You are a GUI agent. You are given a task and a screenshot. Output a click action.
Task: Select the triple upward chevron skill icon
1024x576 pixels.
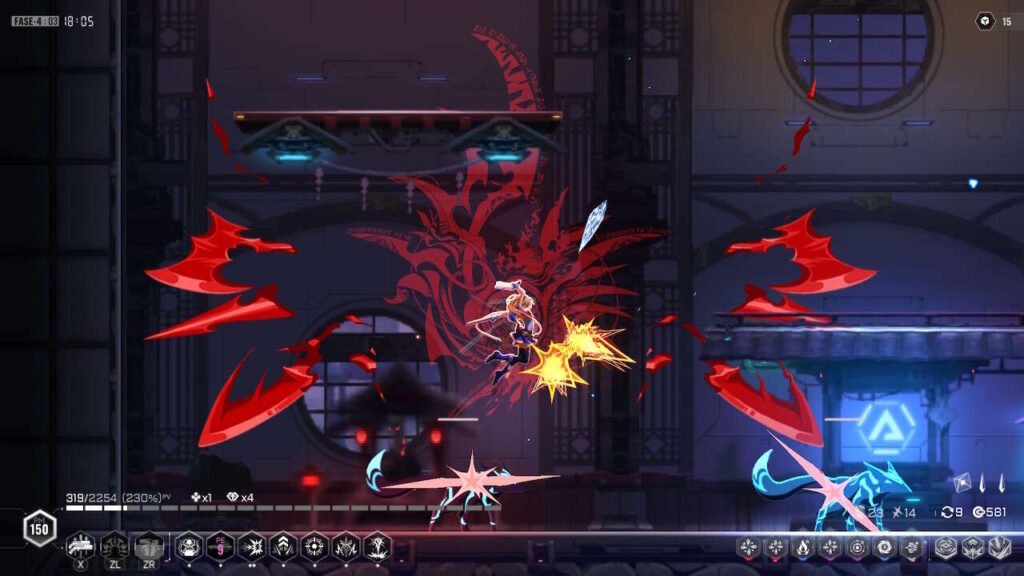tap(283, 546)
